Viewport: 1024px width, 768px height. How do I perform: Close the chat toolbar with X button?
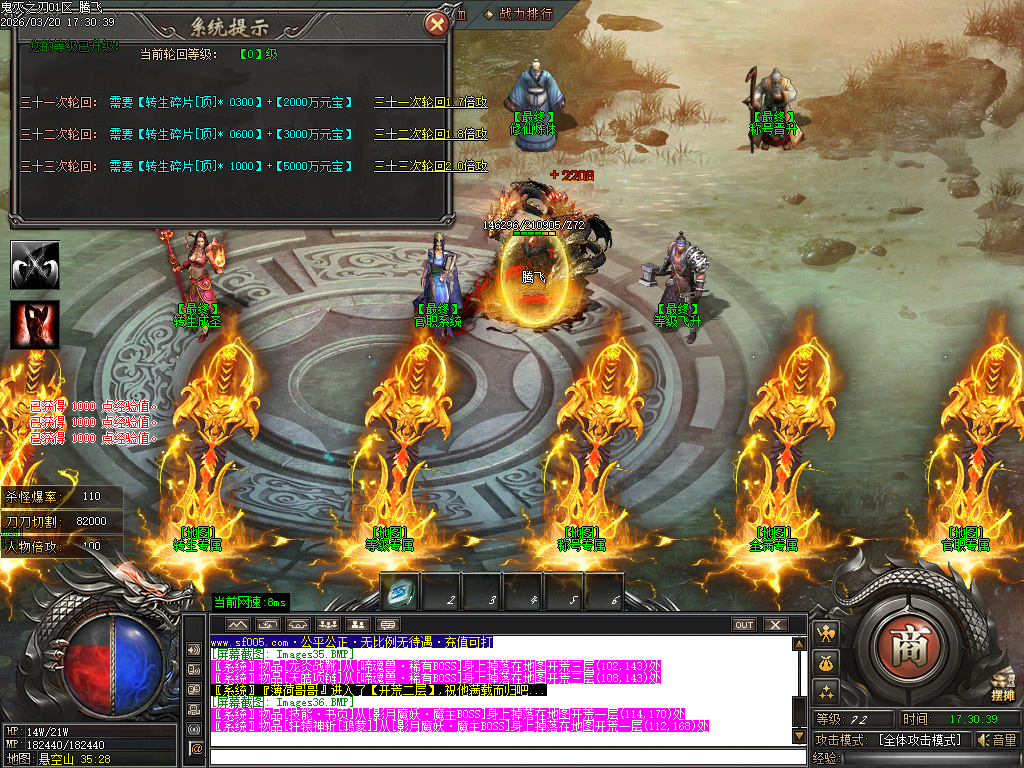pos(775,625)
